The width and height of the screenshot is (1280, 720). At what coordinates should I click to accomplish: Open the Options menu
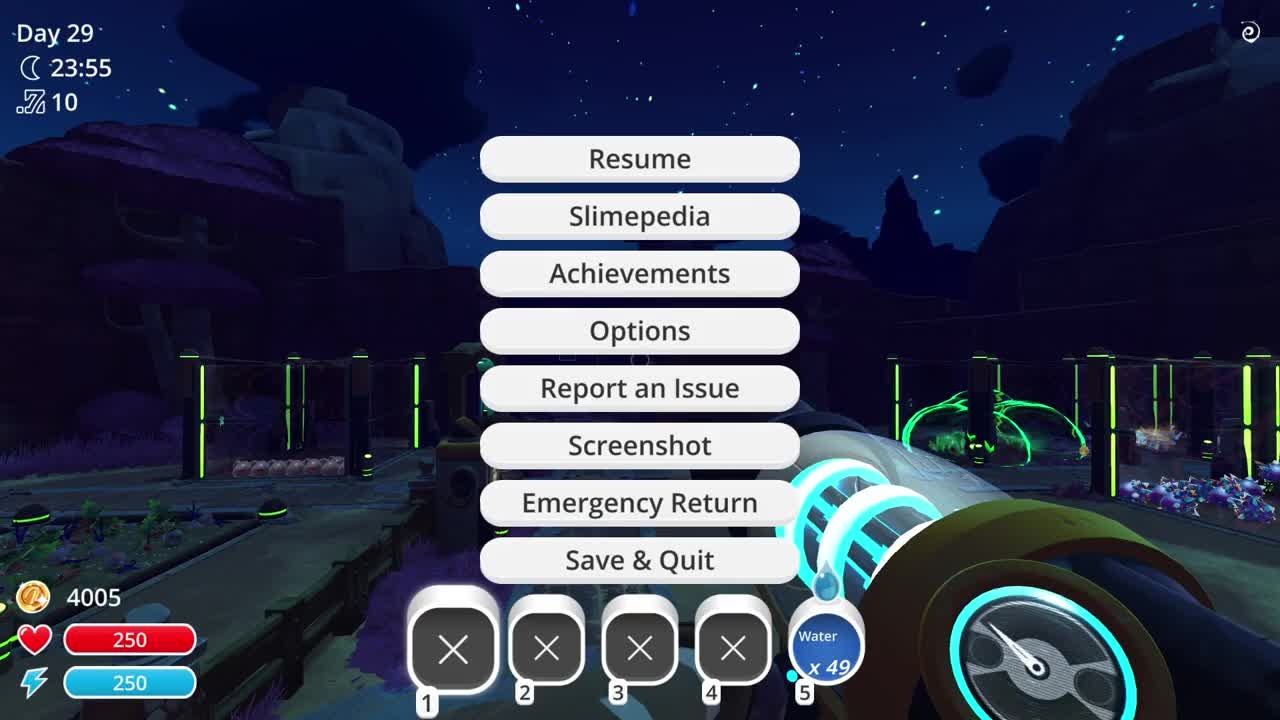coord(640,331)
